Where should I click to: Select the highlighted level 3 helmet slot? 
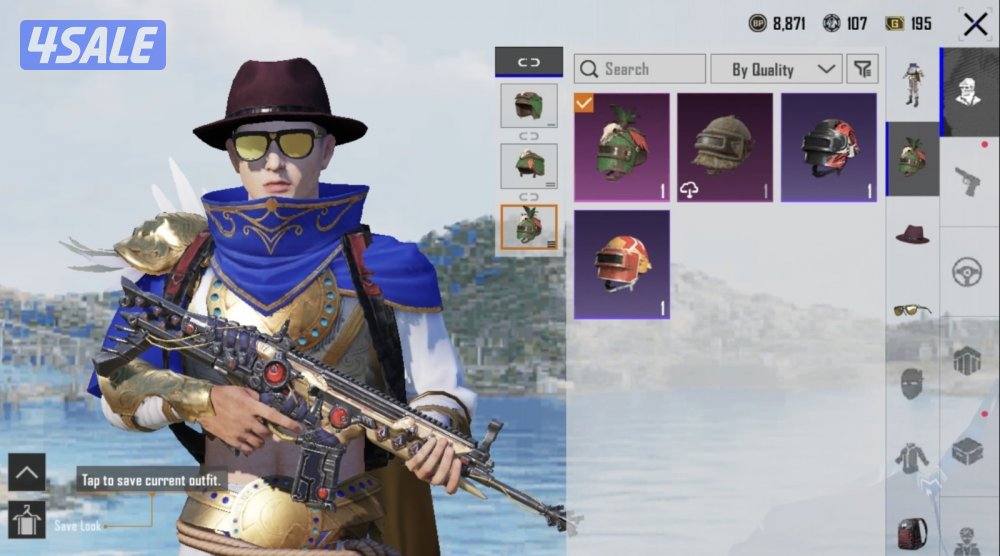coord(529,228)
